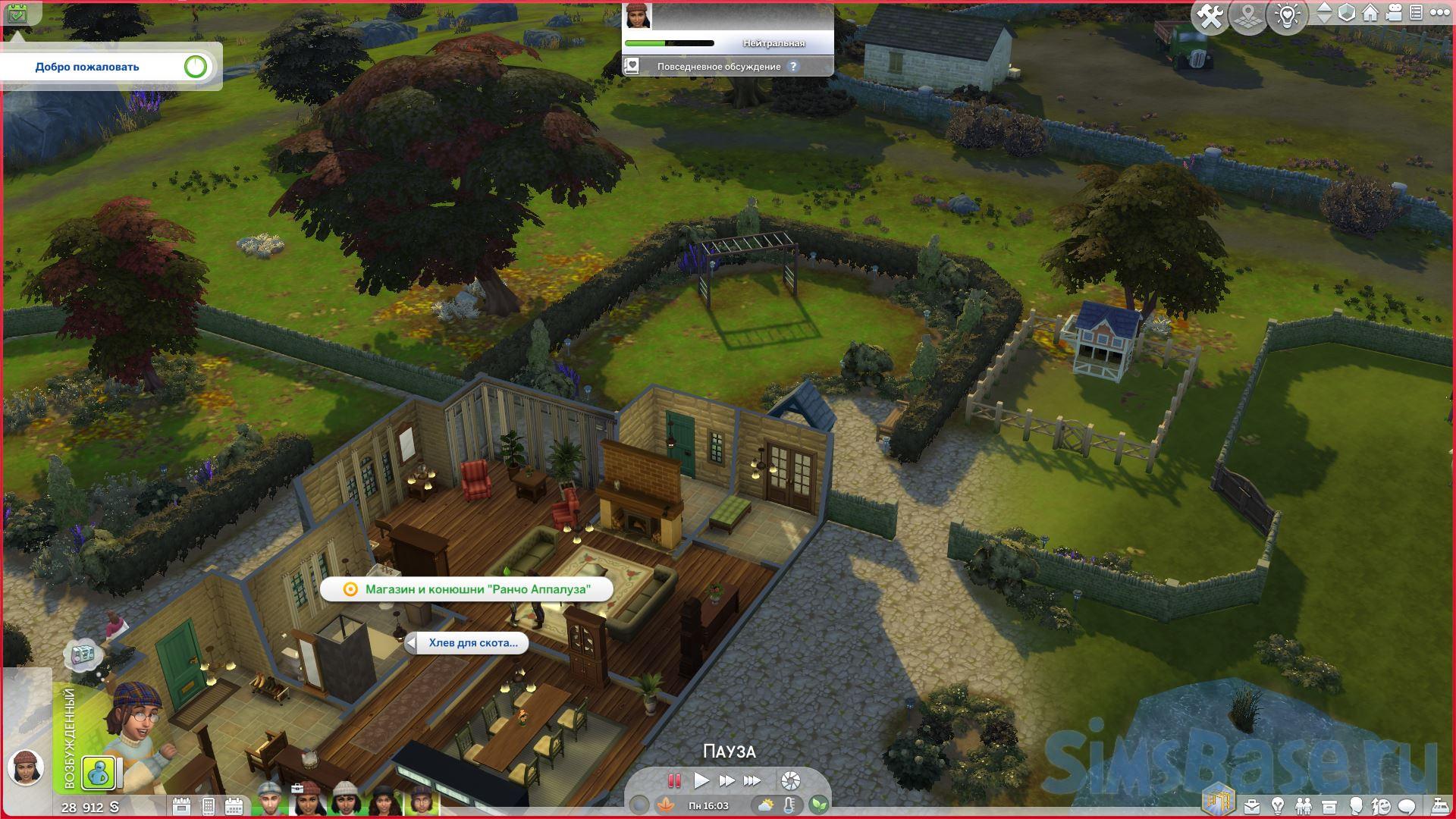1456x819 pixels.
Task: Open the camera controls icon
Action: 1394,14
